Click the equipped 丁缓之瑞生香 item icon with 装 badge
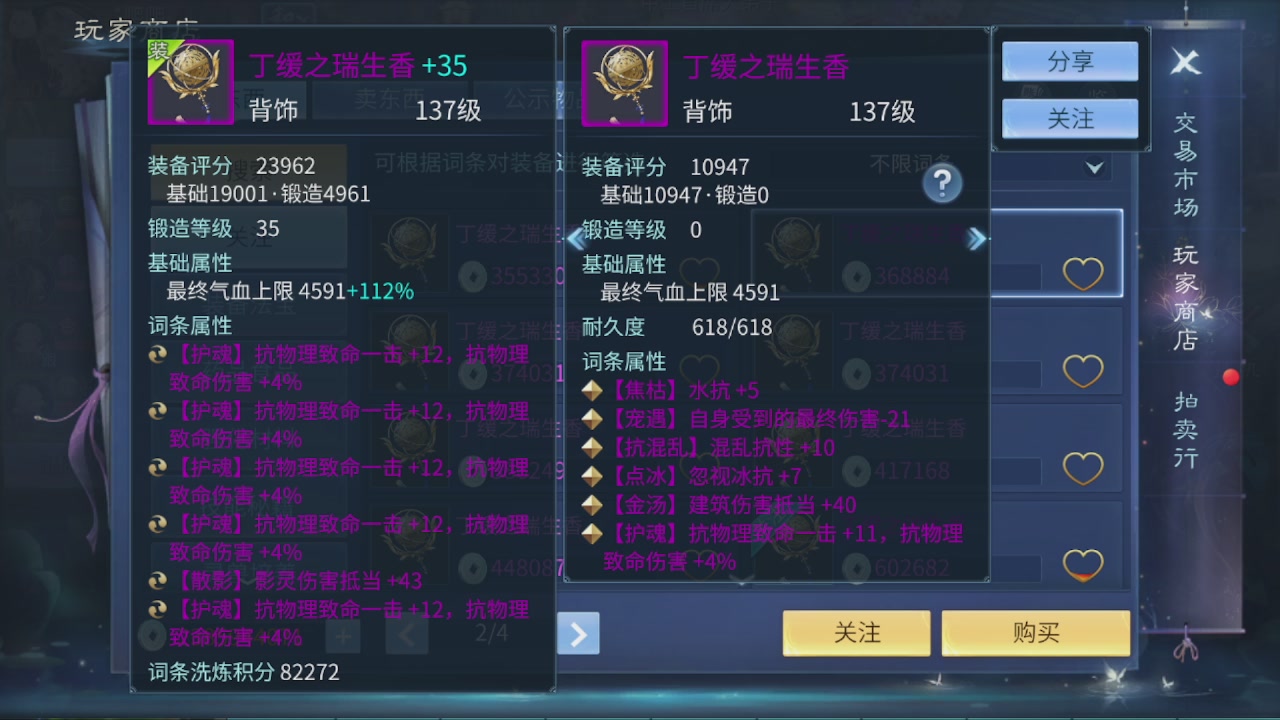The height and width of the screenshot is (720, 1280). pyautogui.click(x=191, y=83)
